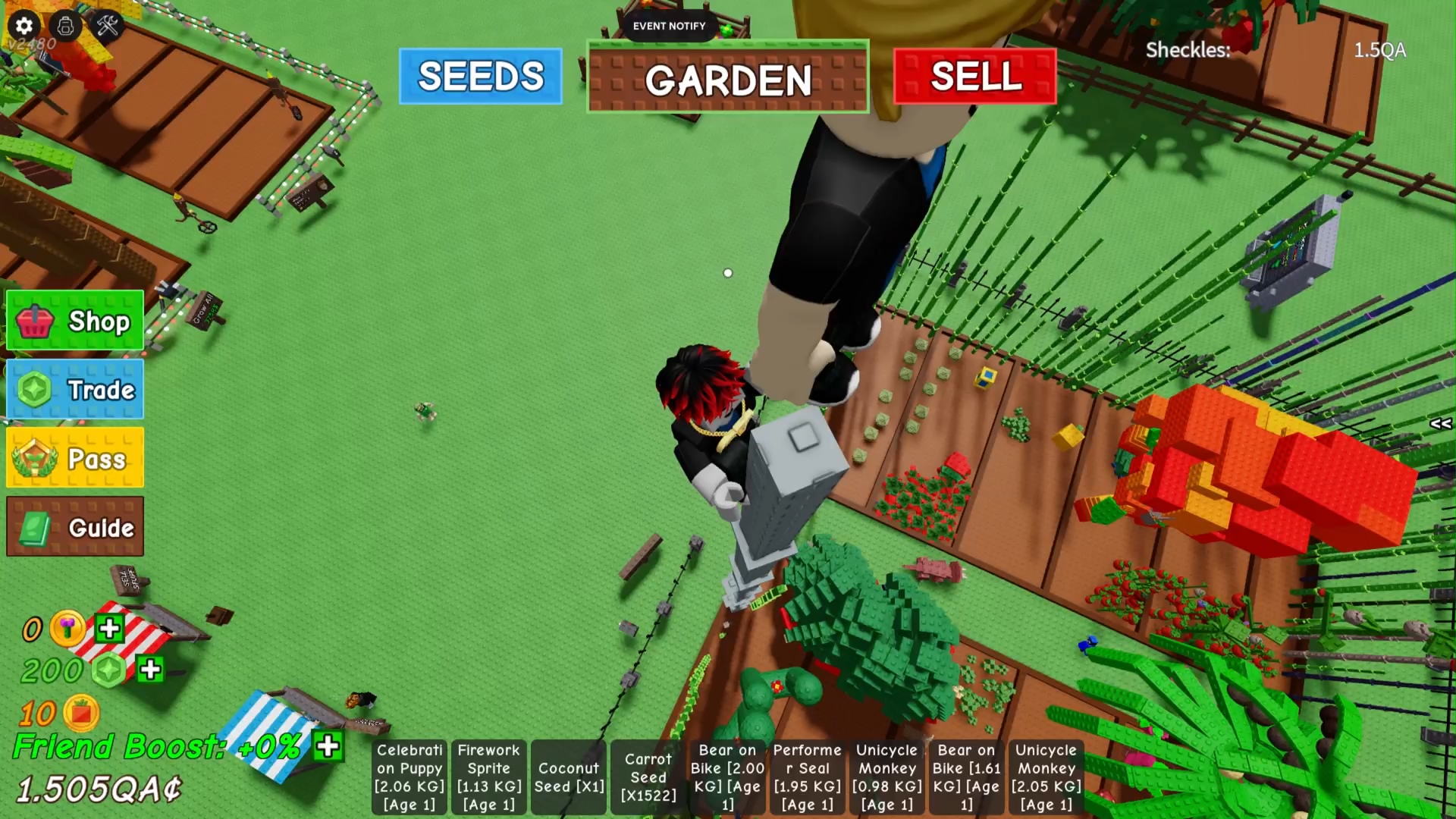This screenshot has width=1456, height=819.
Task: Select the 0.98 KG Unicycle Monkey
Action: pyautogui.click(x=886, y=777)
